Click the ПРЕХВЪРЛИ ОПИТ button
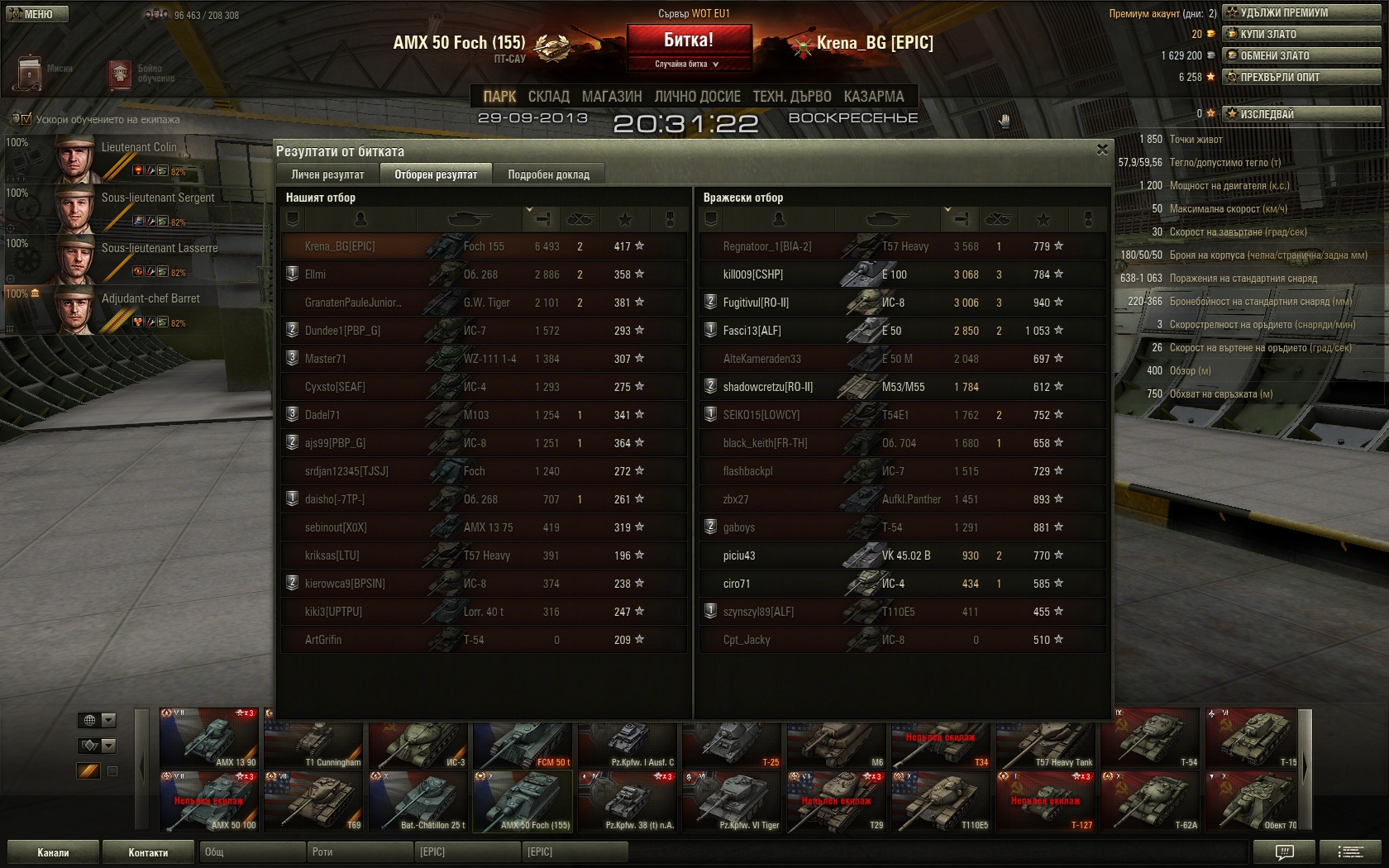This screenshot has width=1389, height=868. coord(1301,77)
